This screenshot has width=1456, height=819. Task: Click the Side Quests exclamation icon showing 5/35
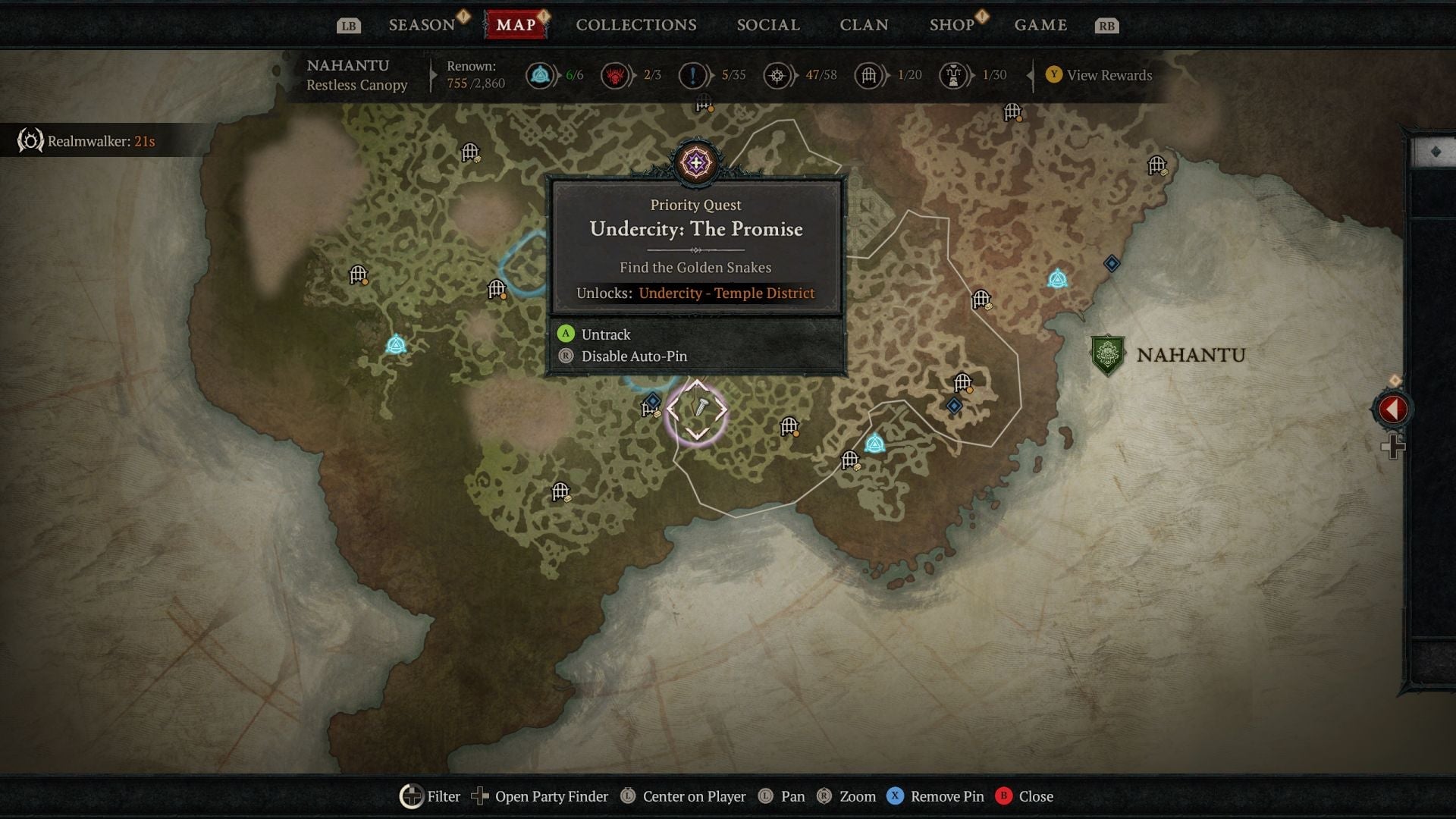click(692, 75)
